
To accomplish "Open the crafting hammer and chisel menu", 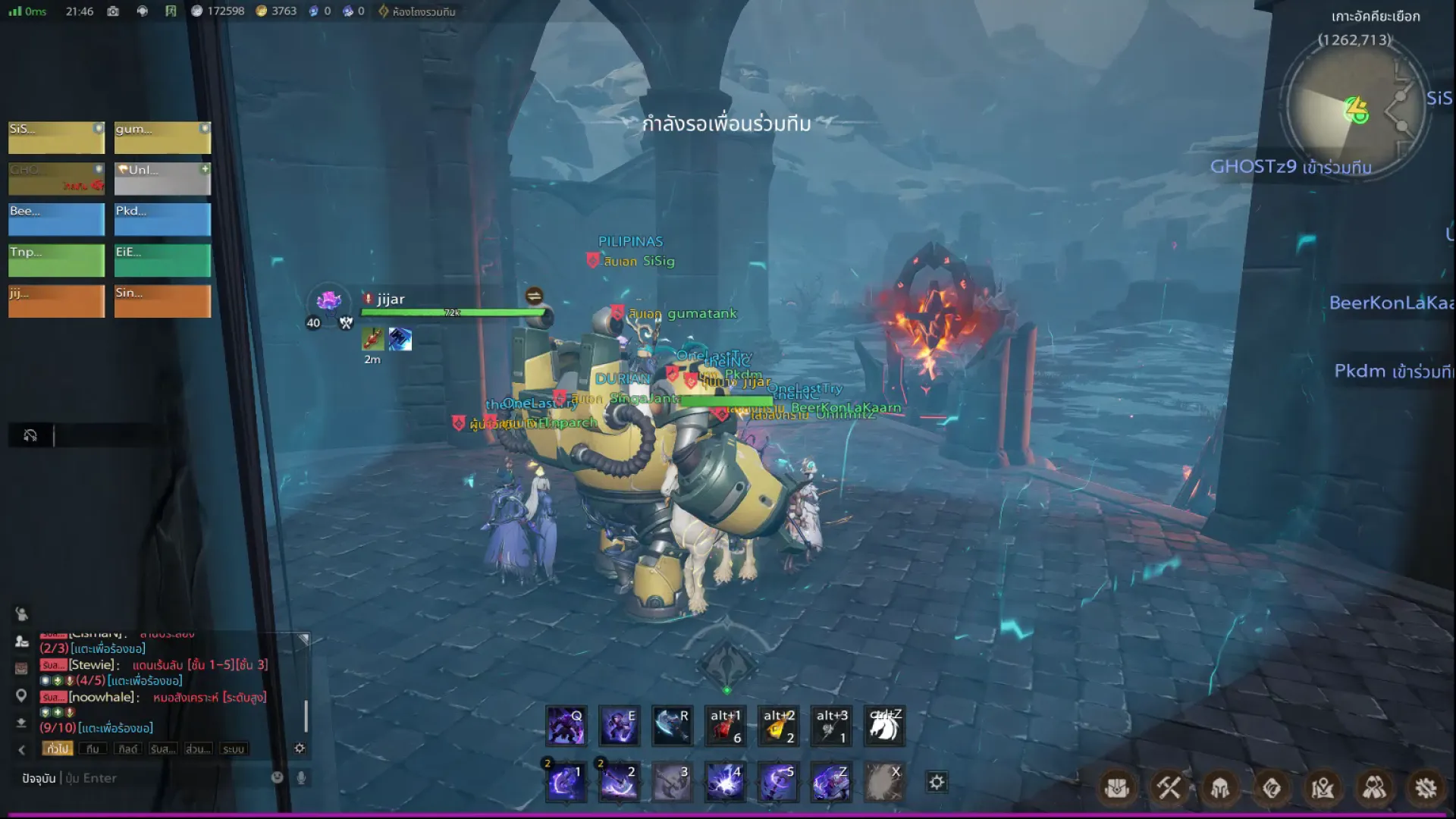I will click(1169, 788).
